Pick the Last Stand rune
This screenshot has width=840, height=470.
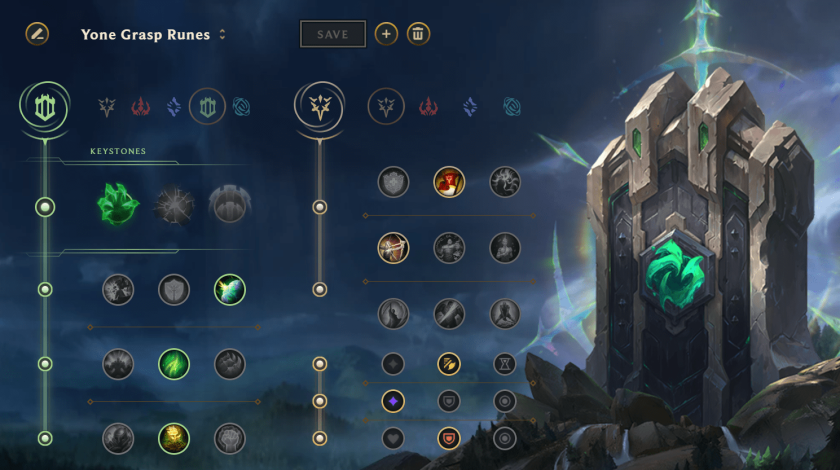tap(505, 313)
